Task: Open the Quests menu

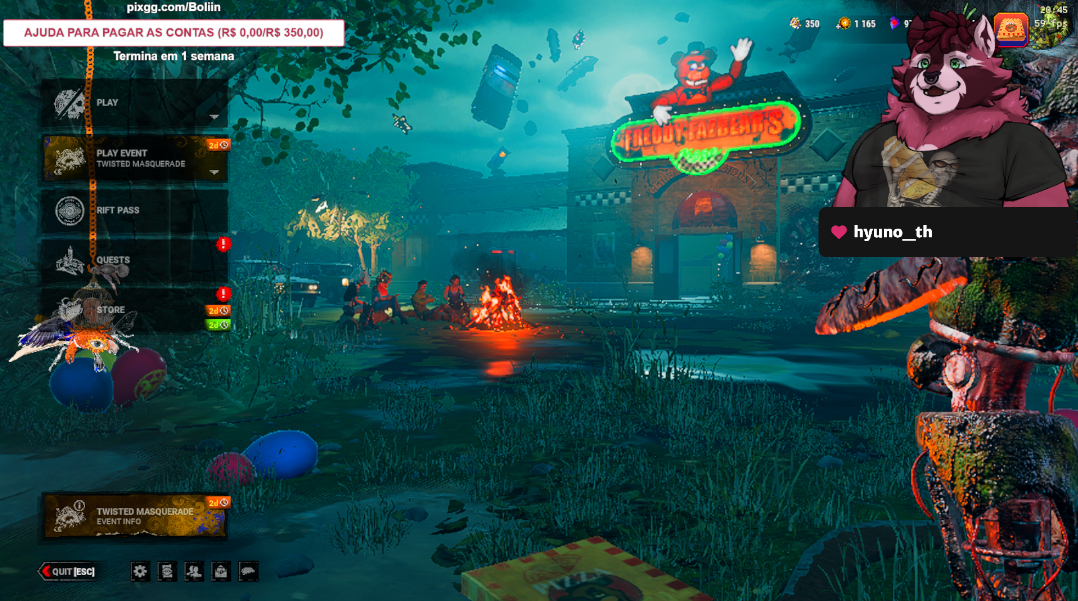Action: pos(134,261)
